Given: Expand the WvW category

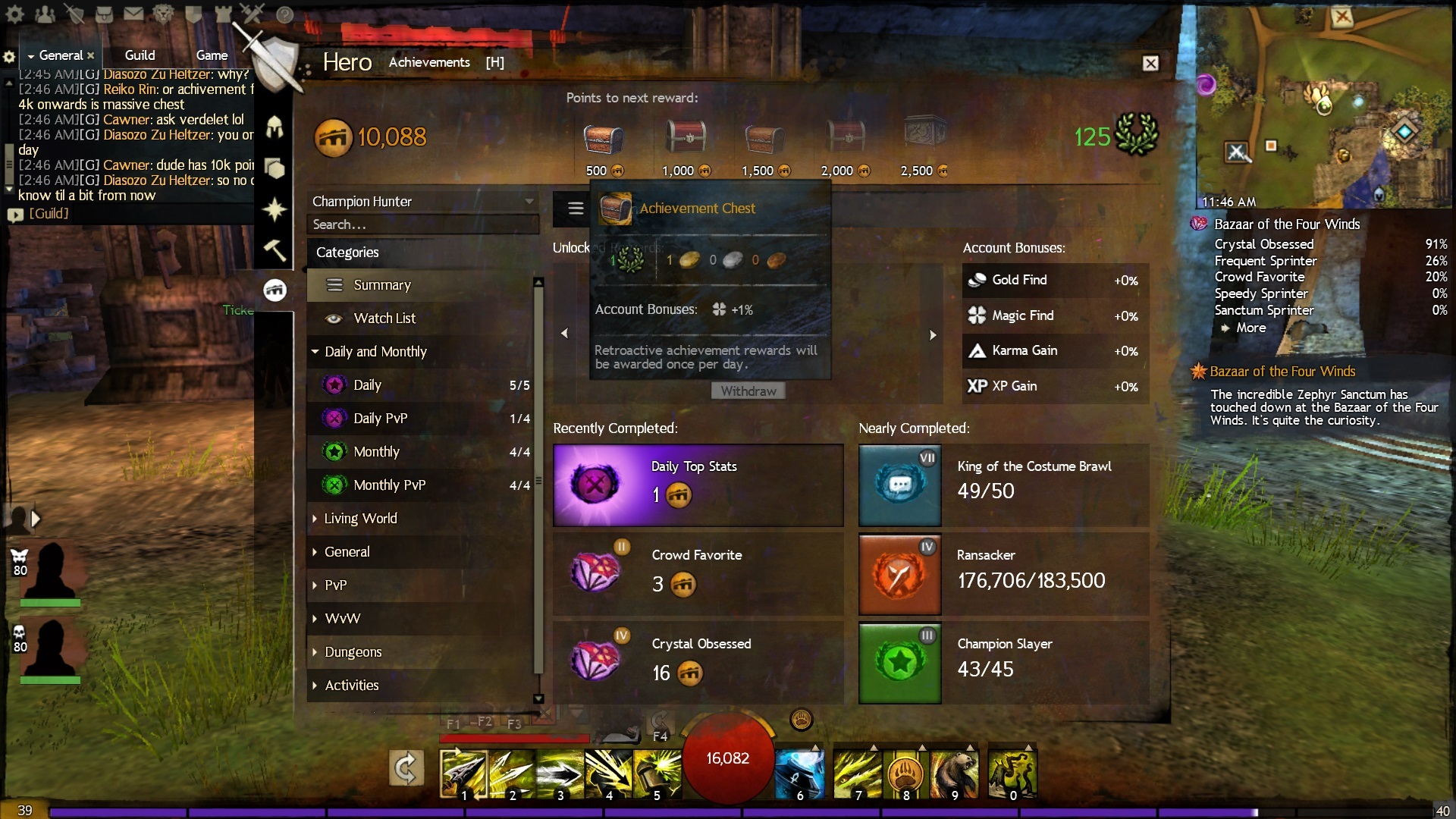Looking at the screenshot, I should click(x=342, y=619).
